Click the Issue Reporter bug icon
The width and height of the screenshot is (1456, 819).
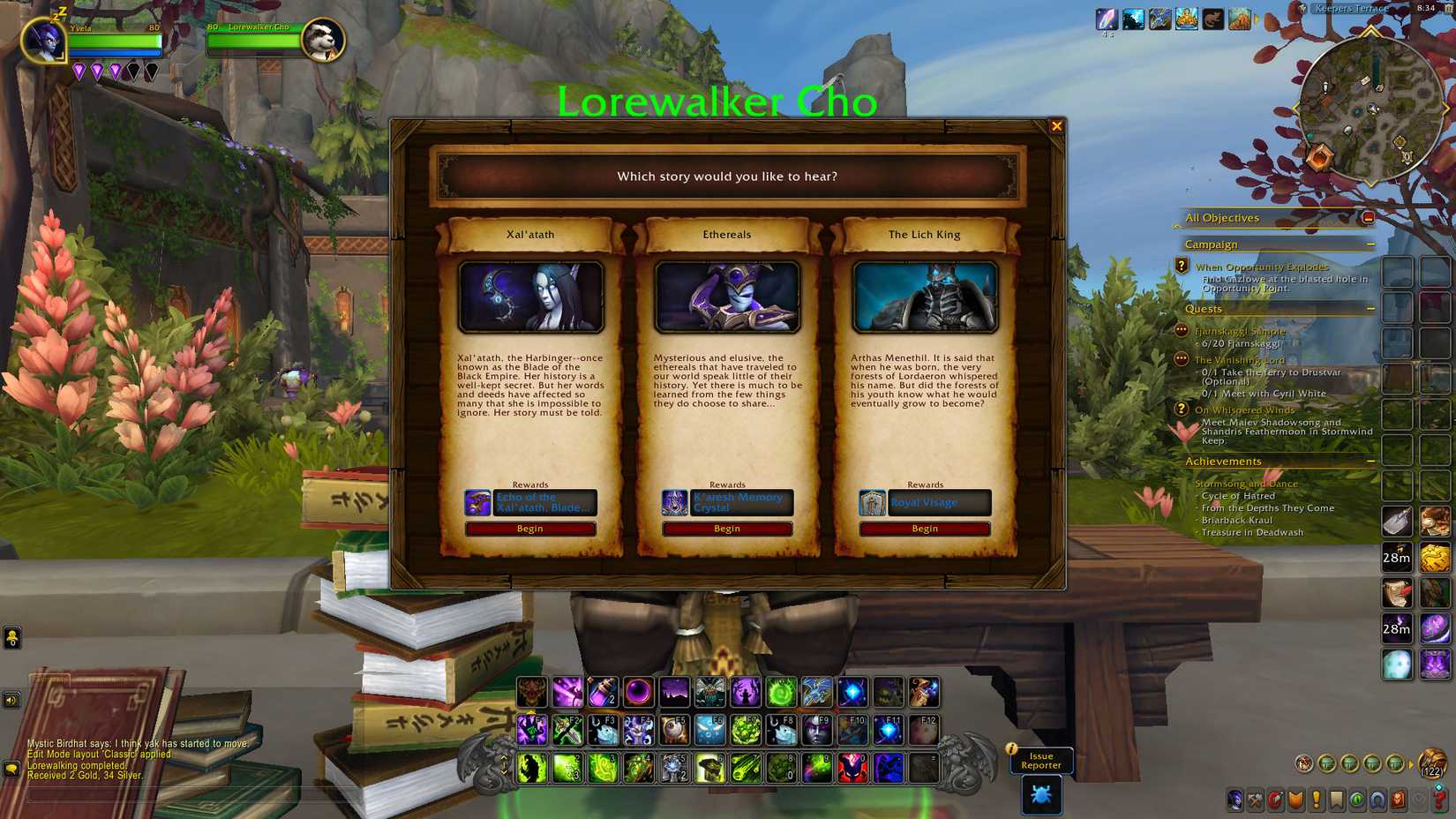click(x=1041, y=796)
